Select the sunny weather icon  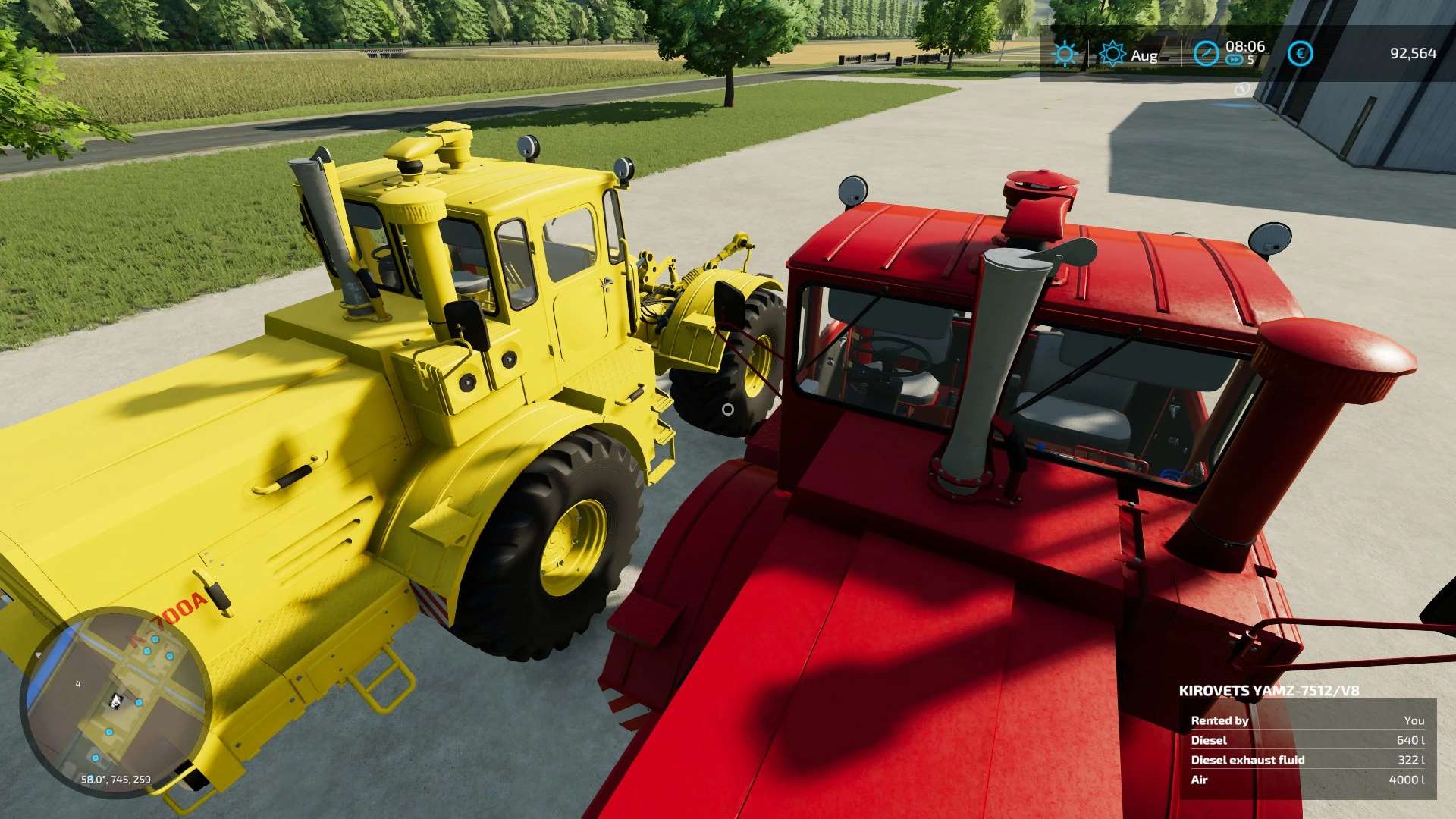tap(1065, 54)
